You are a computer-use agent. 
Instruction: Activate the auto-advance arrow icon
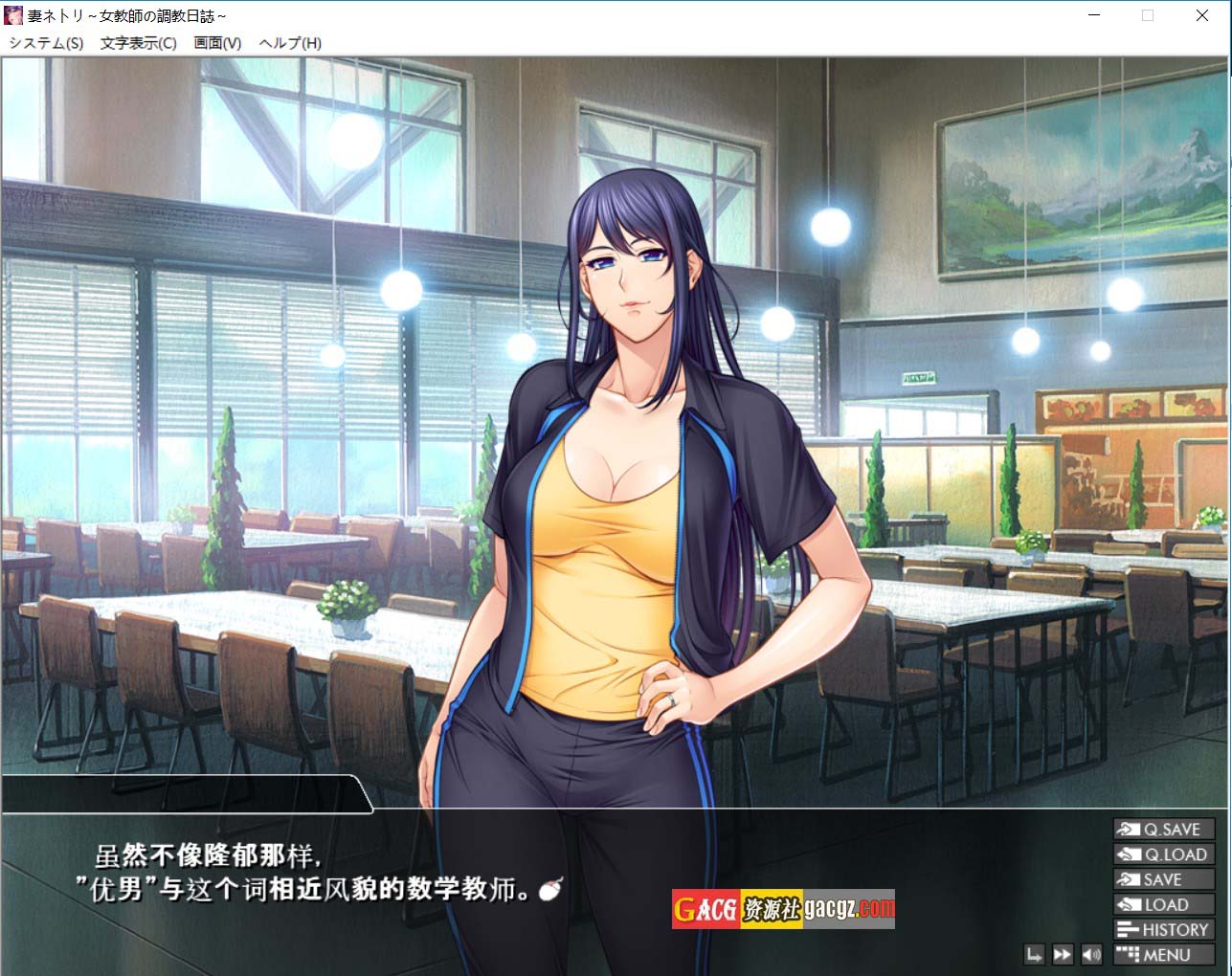click(x=1034, y=954)
